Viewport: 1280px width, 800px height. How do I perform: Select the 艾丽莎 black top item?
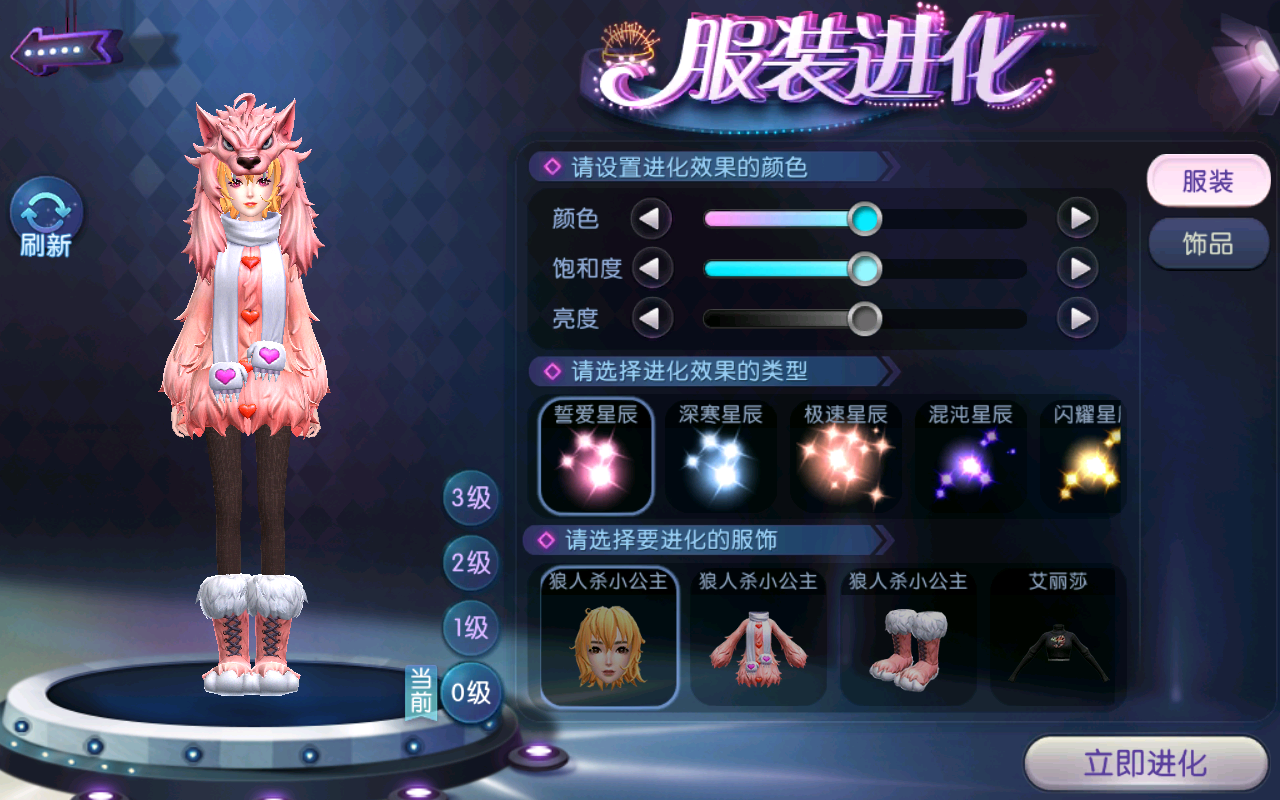pyautogui.click(x=1058, y=638)
